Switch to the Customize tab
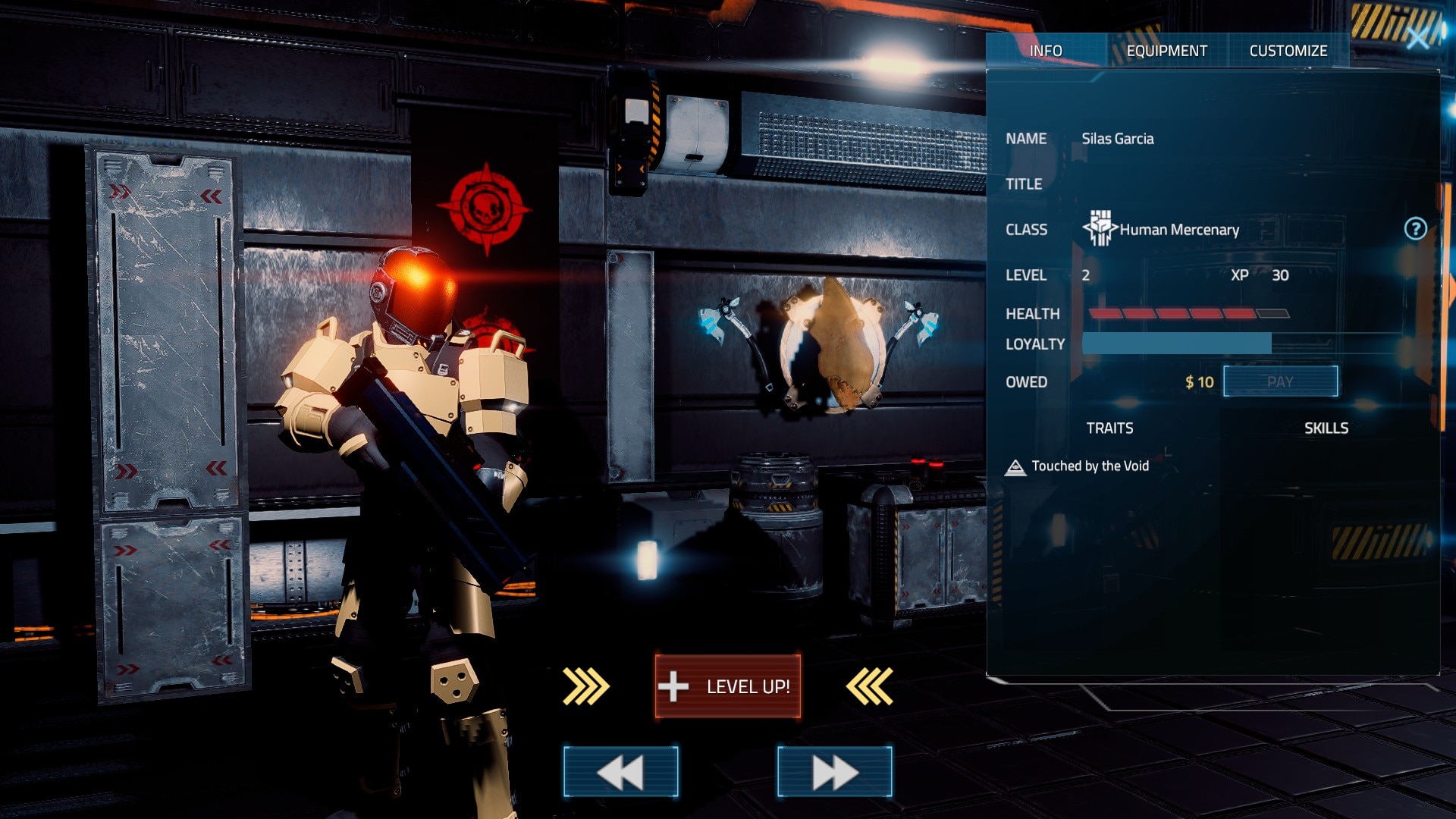 [1288, 51]
